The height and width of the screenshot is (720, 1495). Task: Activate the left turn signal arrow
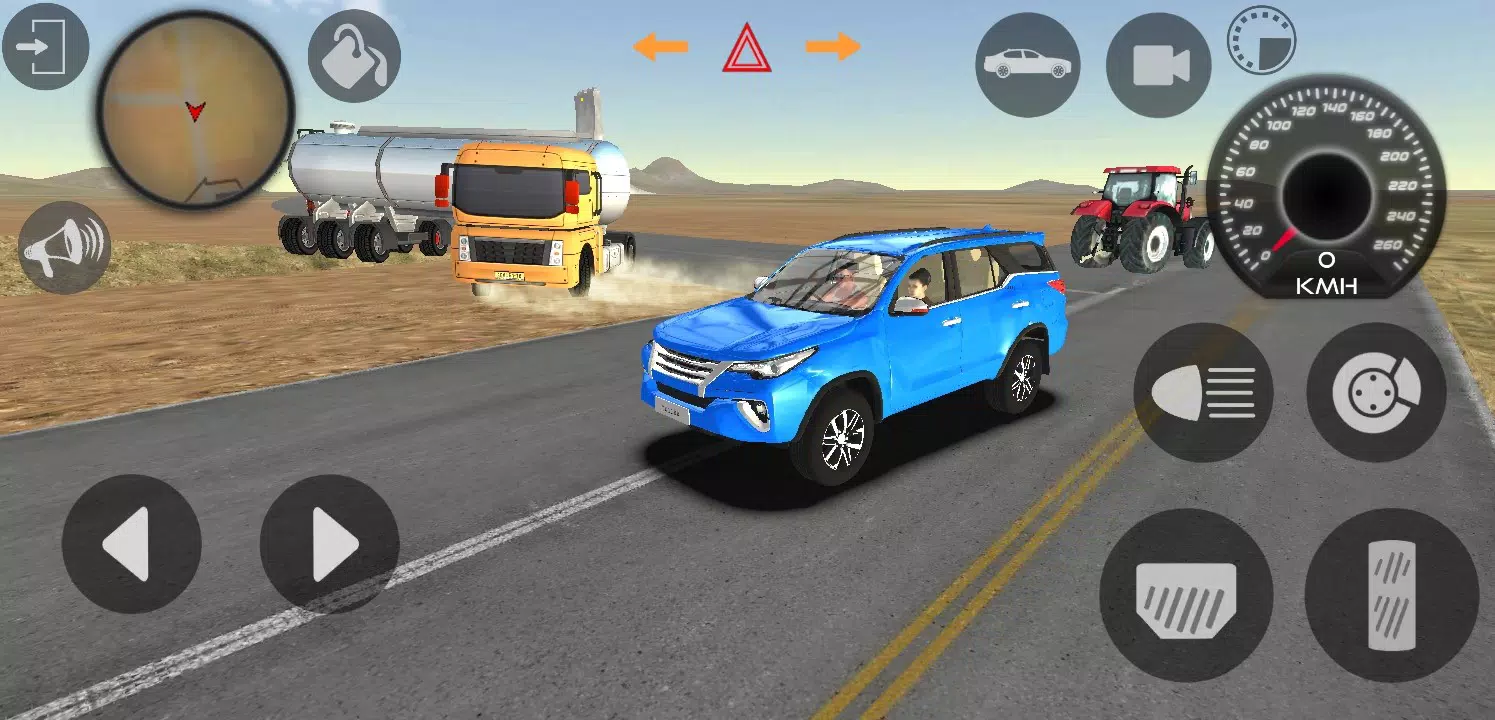point(660,46)
